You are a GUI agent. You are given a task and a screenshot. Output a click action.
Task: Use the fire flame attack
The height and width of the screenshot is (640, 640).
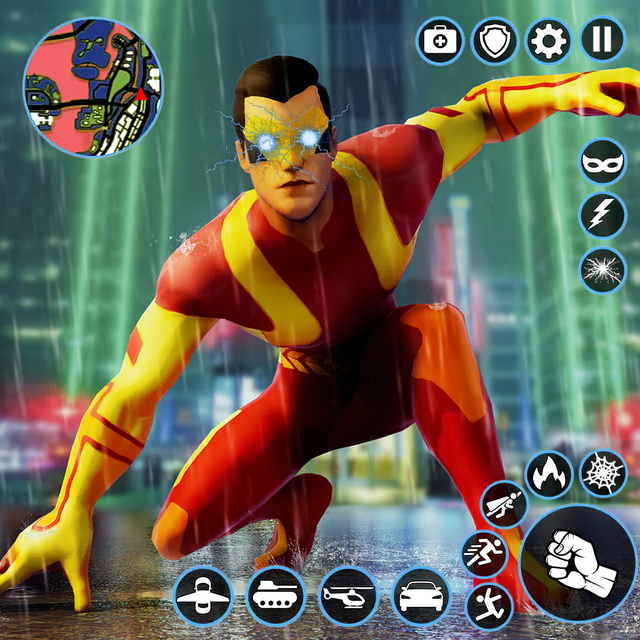click(548, 474)
